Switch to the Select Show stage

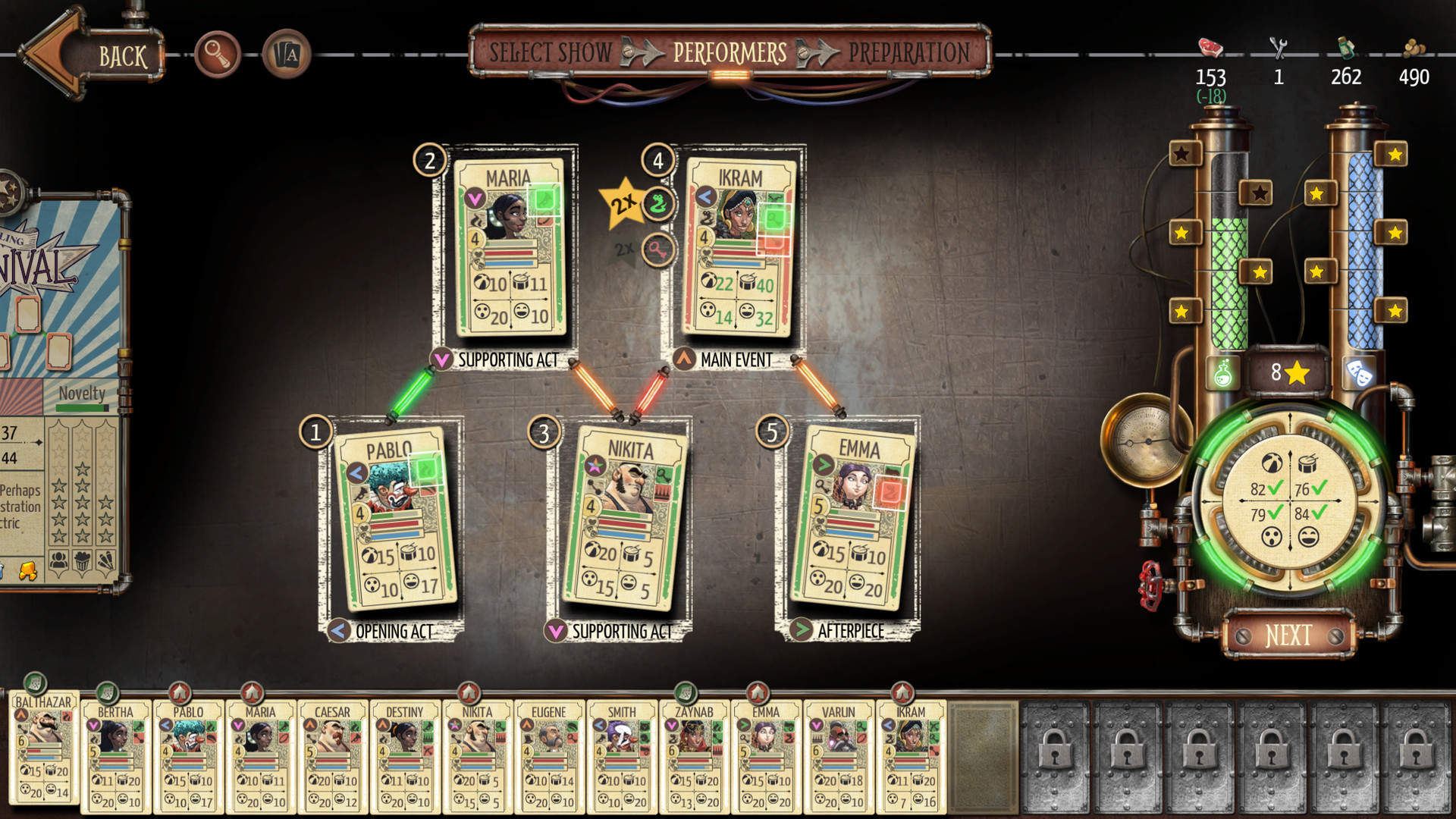pos(551,52)
